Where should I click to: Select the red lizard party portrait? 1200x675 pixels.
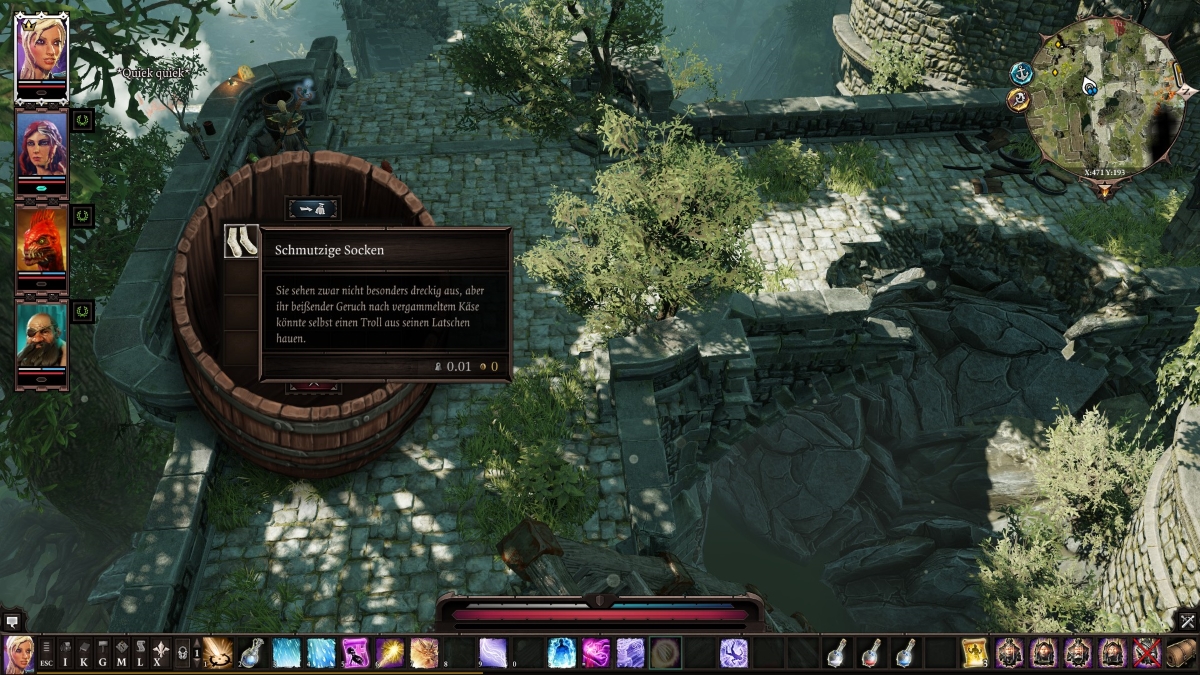tap(42, 240)
